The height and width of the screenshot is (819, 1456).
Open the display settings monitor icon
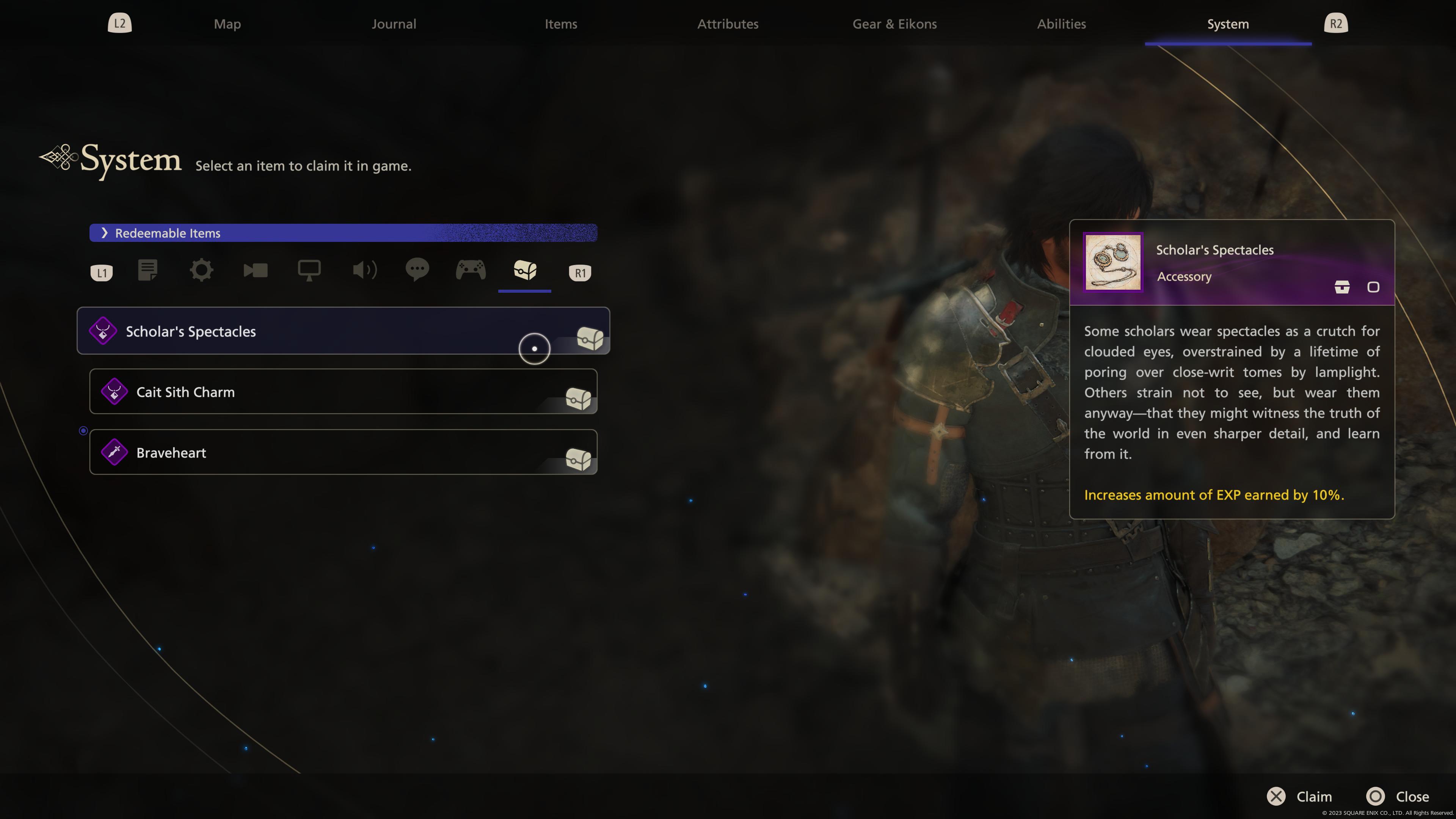(309, 271)
